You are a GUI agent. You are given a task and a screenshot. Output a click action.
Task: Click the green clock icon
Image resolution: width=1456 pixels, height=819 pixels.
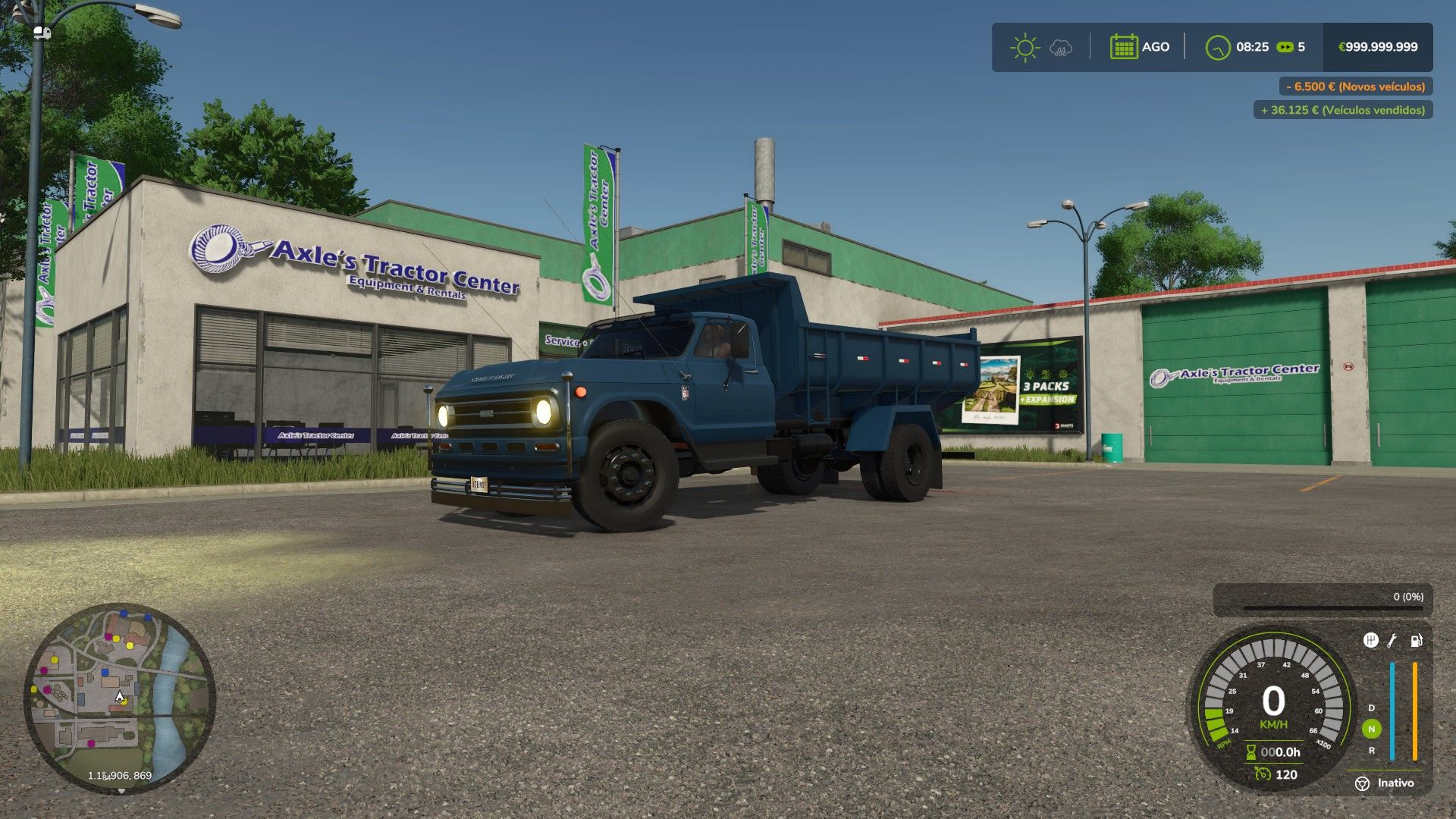click(x=1217, y=48)
